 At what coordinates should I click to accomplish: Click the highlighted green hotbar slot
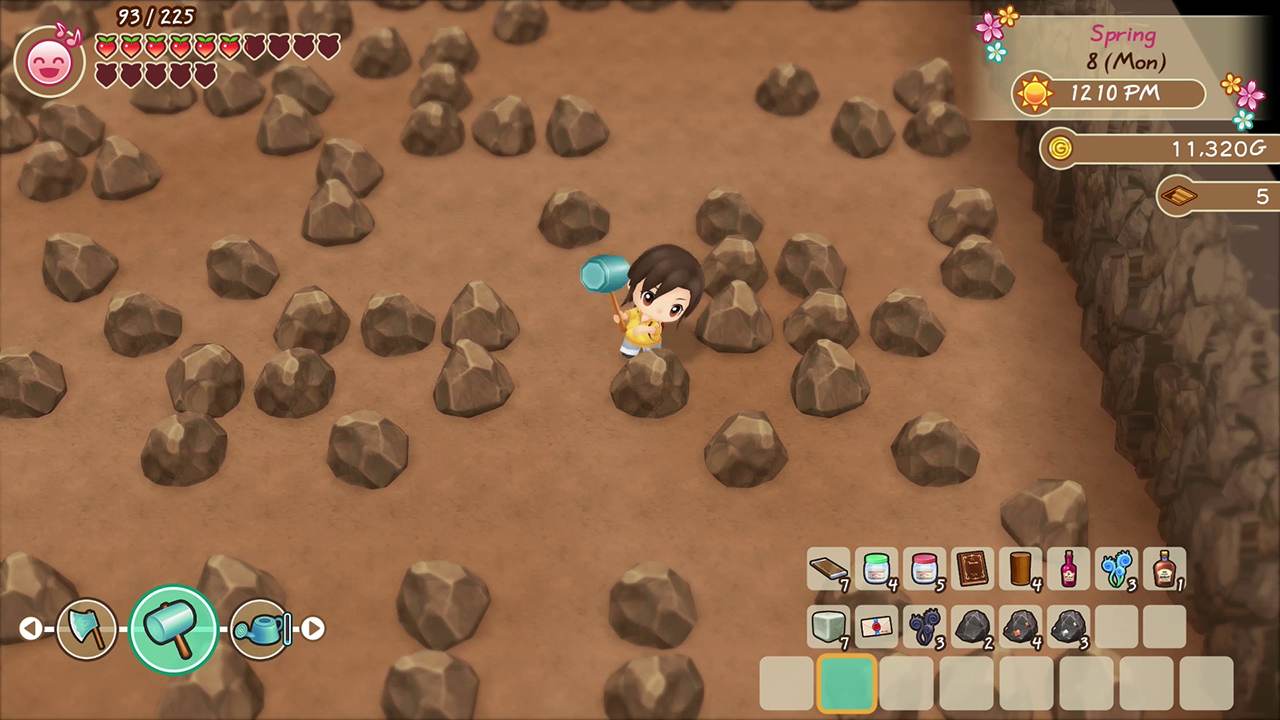click(846, 683)
